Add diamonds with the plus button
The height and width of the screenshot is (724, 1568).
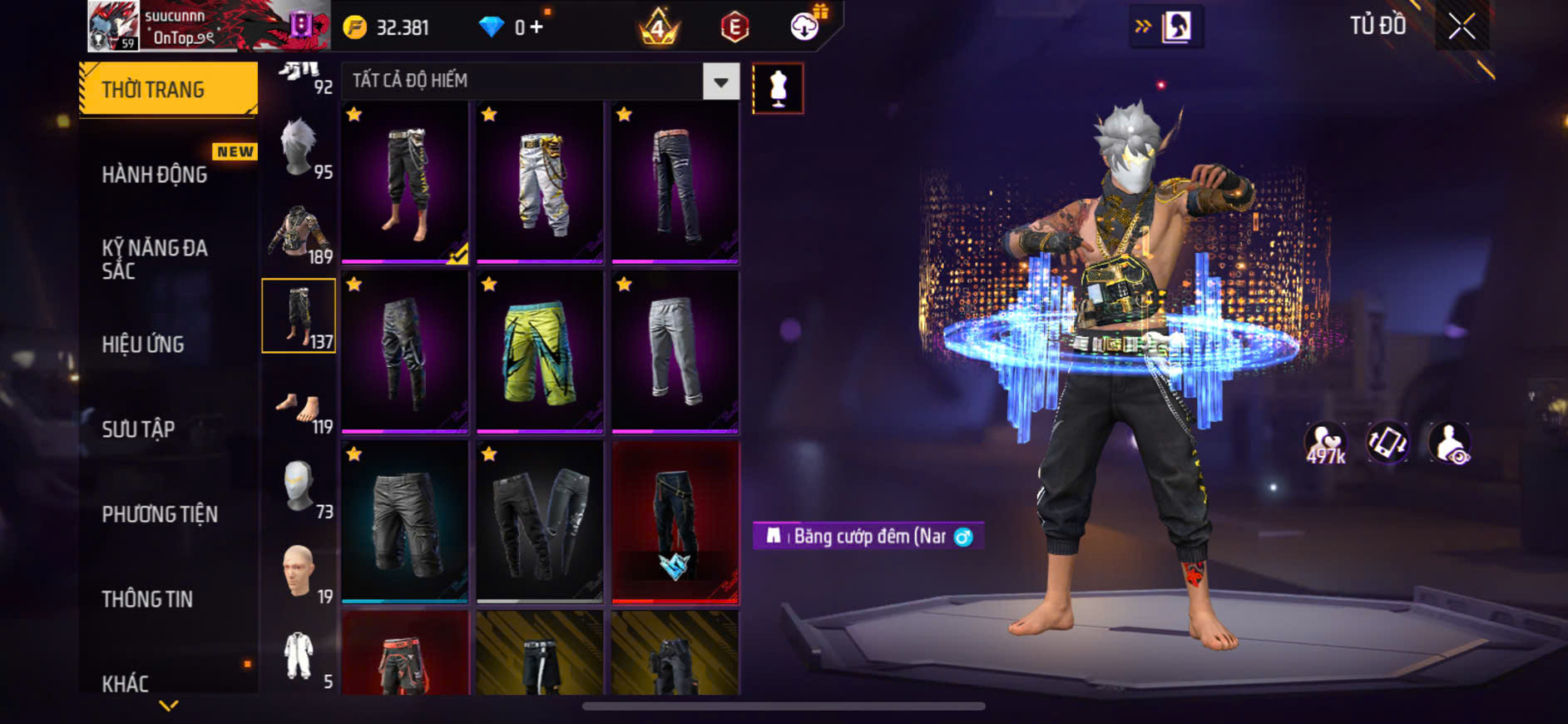537,27
